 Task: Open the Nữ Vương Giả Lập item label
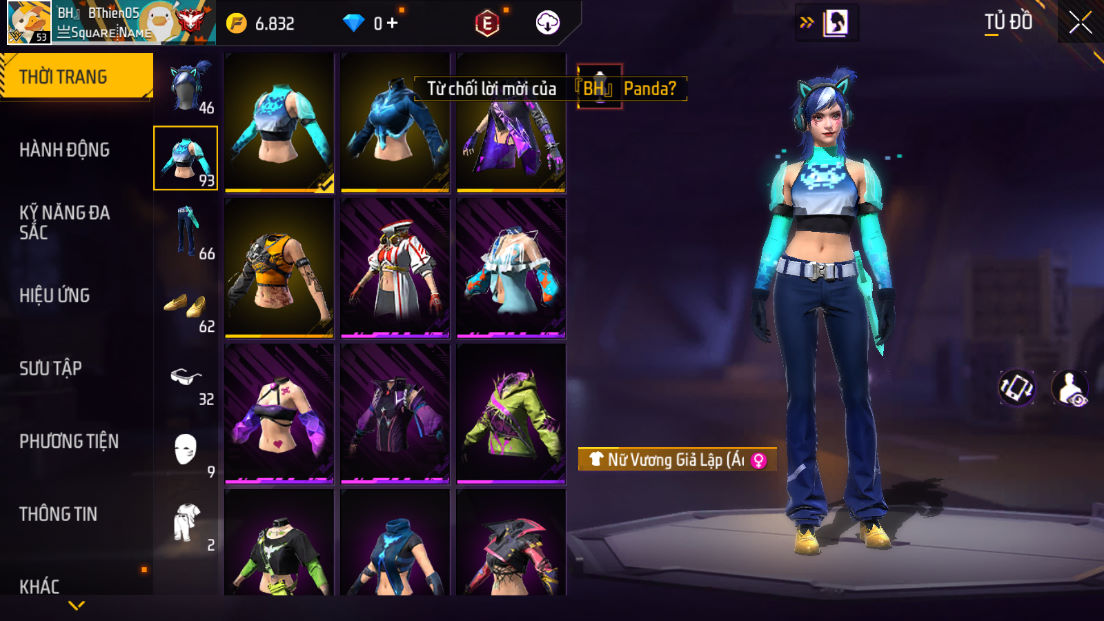[677, 460]
